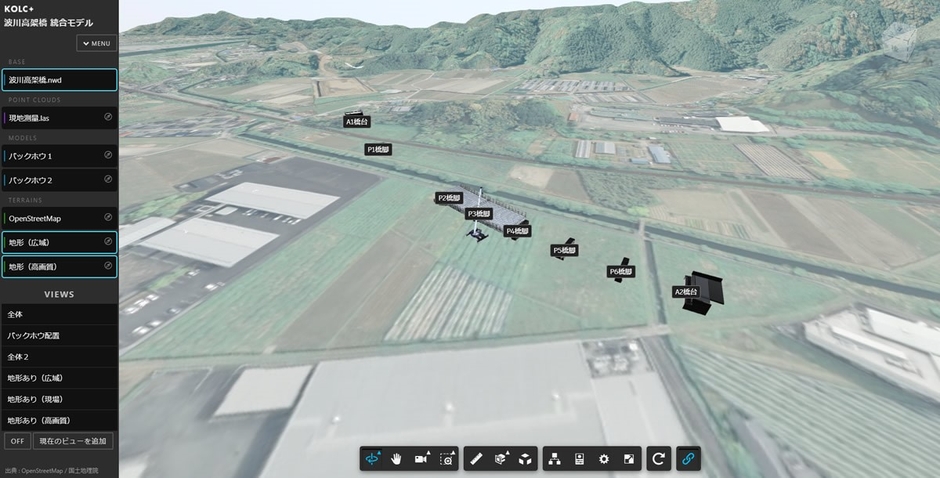Open the model tree hierarchy icon
940x478 pixels.
(553, 459)
